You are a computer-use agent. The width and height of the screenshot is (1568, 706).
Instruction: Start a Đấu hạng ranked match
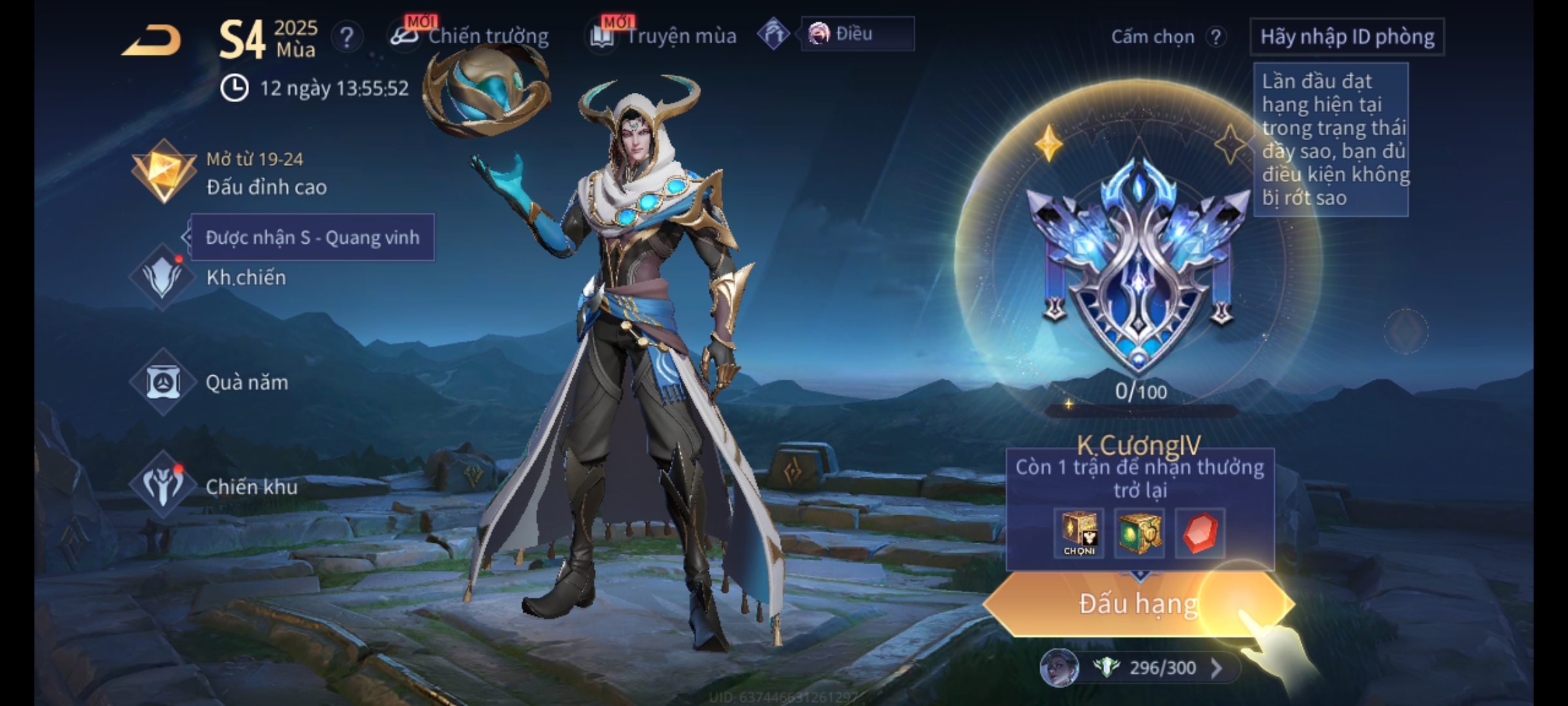pyautogui.click(x=1137, y=604)
